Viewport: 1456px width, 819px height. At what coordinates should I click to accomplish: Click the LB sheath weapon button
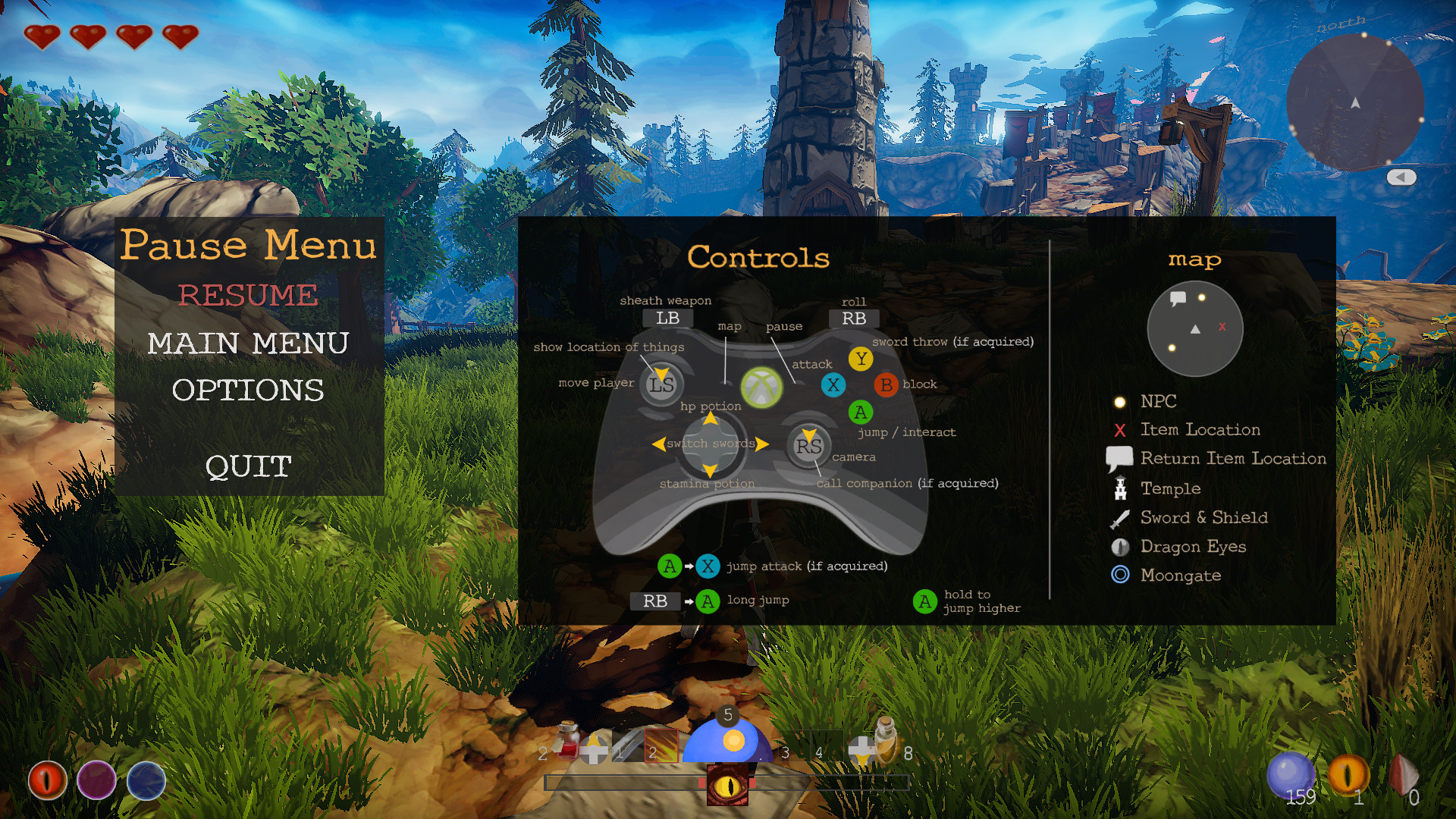[x=667, y=318]
